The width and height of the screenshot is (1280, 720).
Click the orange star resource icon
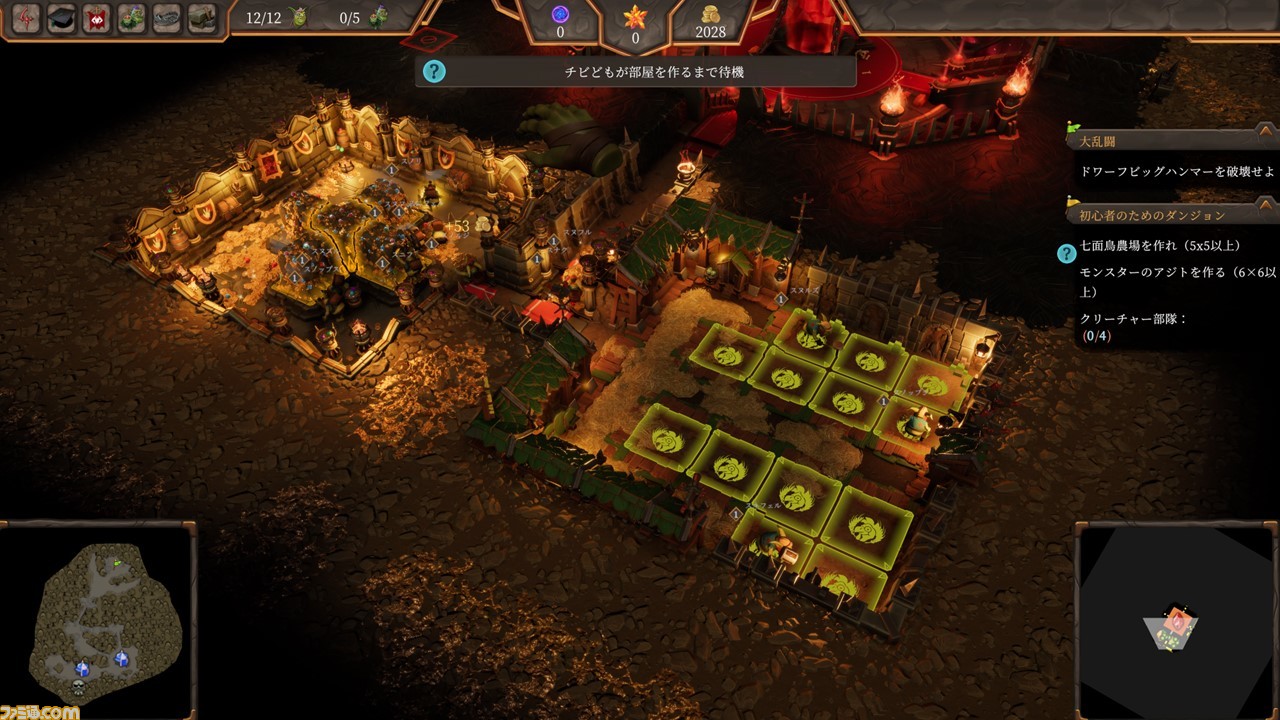(636, 16)
